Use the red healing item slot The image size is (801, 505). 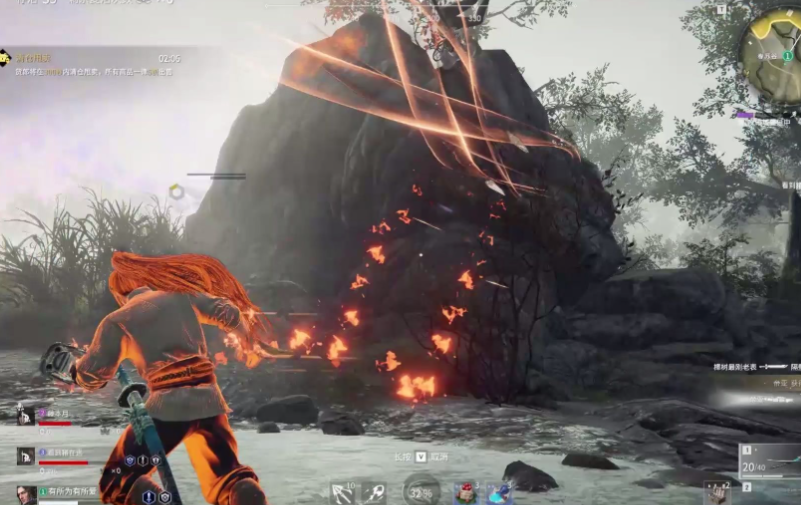[x=464, y=493]
